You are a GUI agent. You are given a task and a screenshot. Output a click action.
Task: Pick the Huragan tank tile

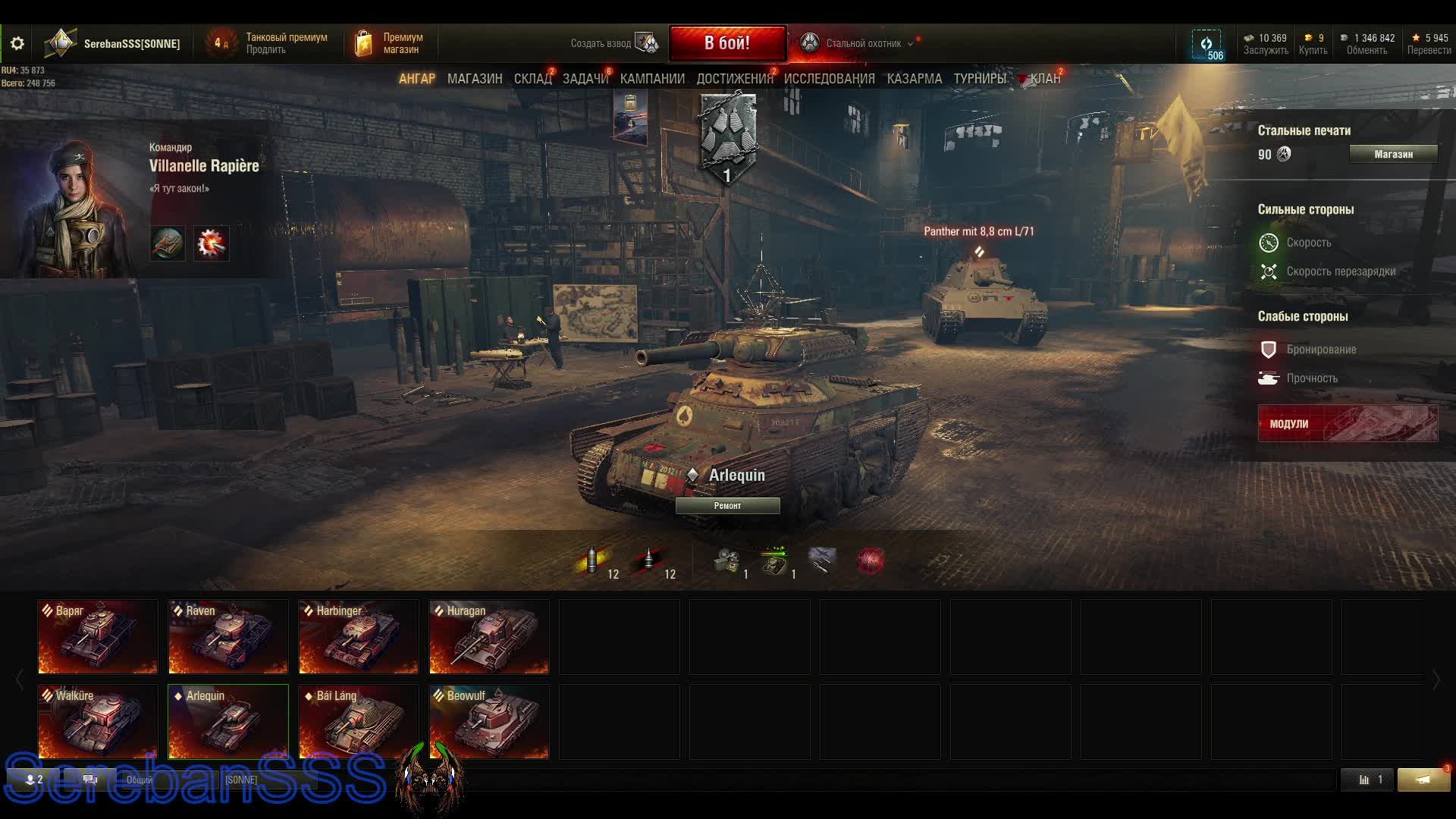click(x=489, y=637)
